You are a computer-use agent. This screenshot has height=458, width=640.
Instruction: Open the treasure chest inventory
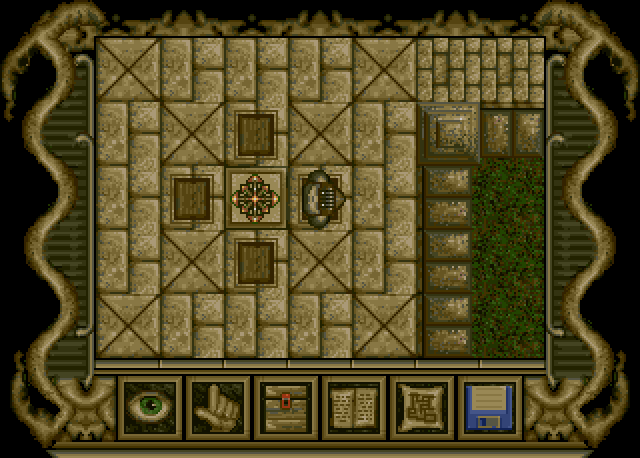[x=285, y=408]
